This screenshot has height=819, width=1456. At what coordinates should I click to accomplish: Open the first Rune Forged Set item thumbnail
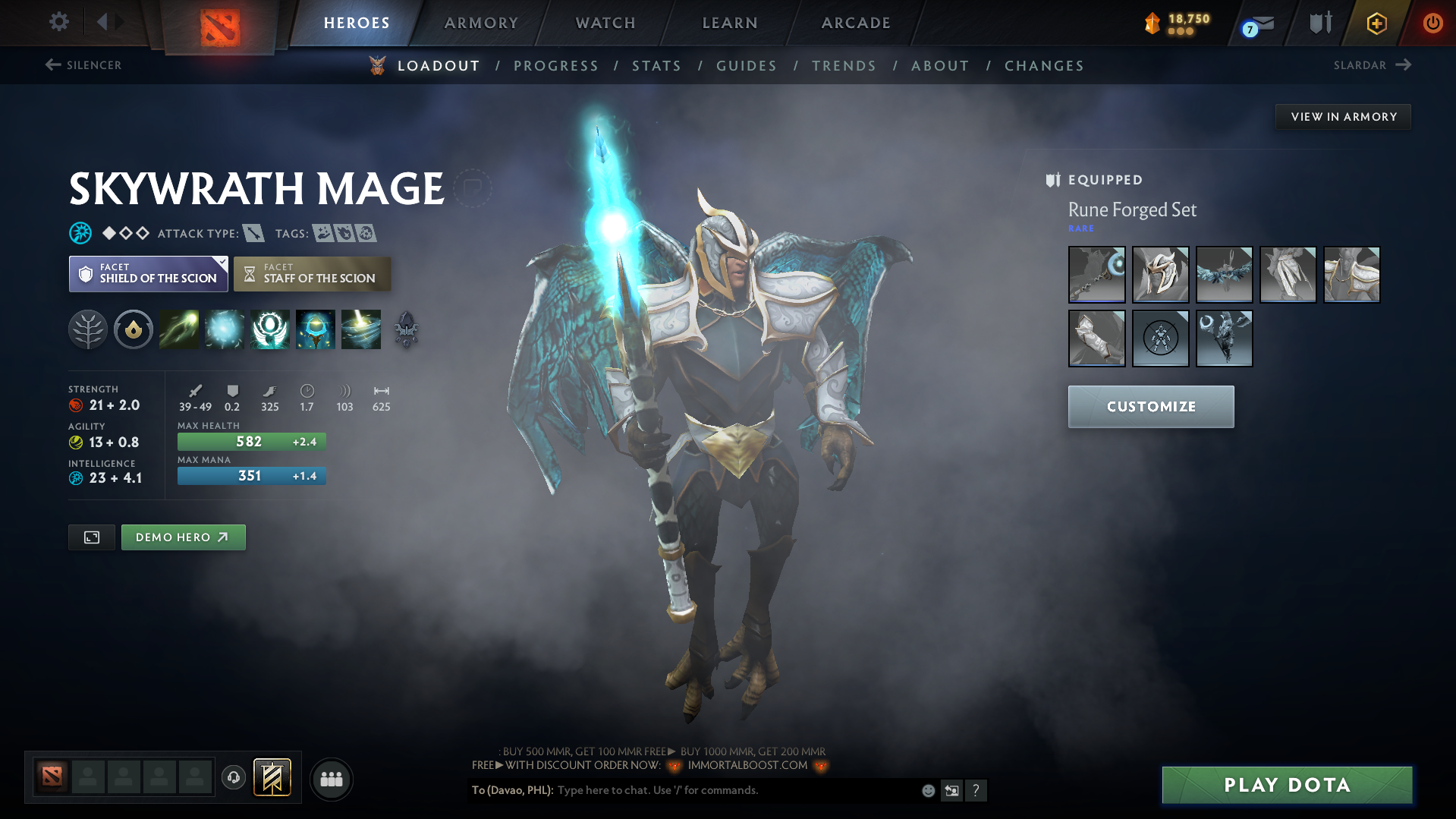coord(1096,275)
